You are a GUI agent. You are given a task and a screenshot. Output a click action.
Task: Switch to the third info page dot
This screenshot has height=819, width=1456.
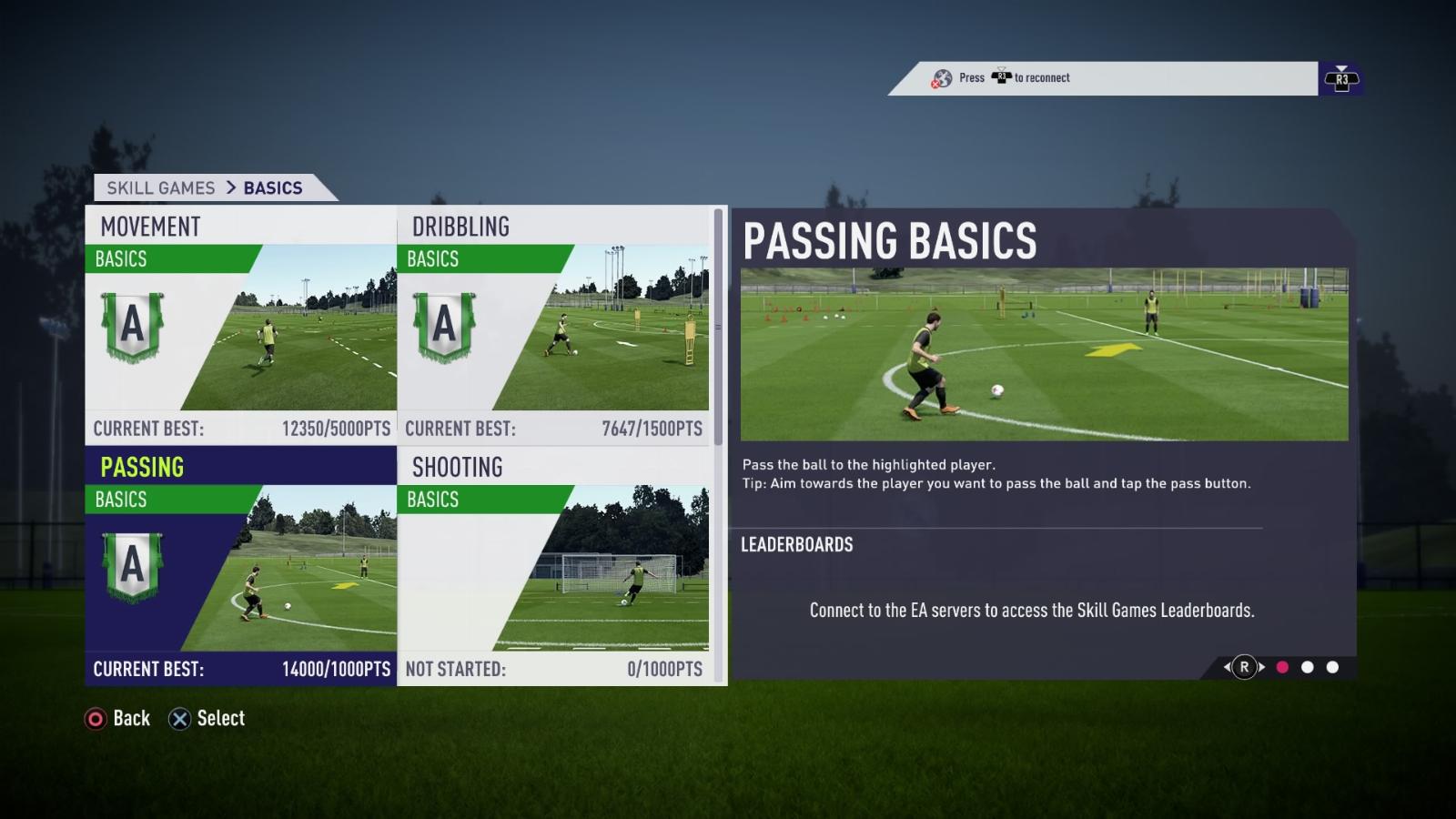[x=1333, y=667]
